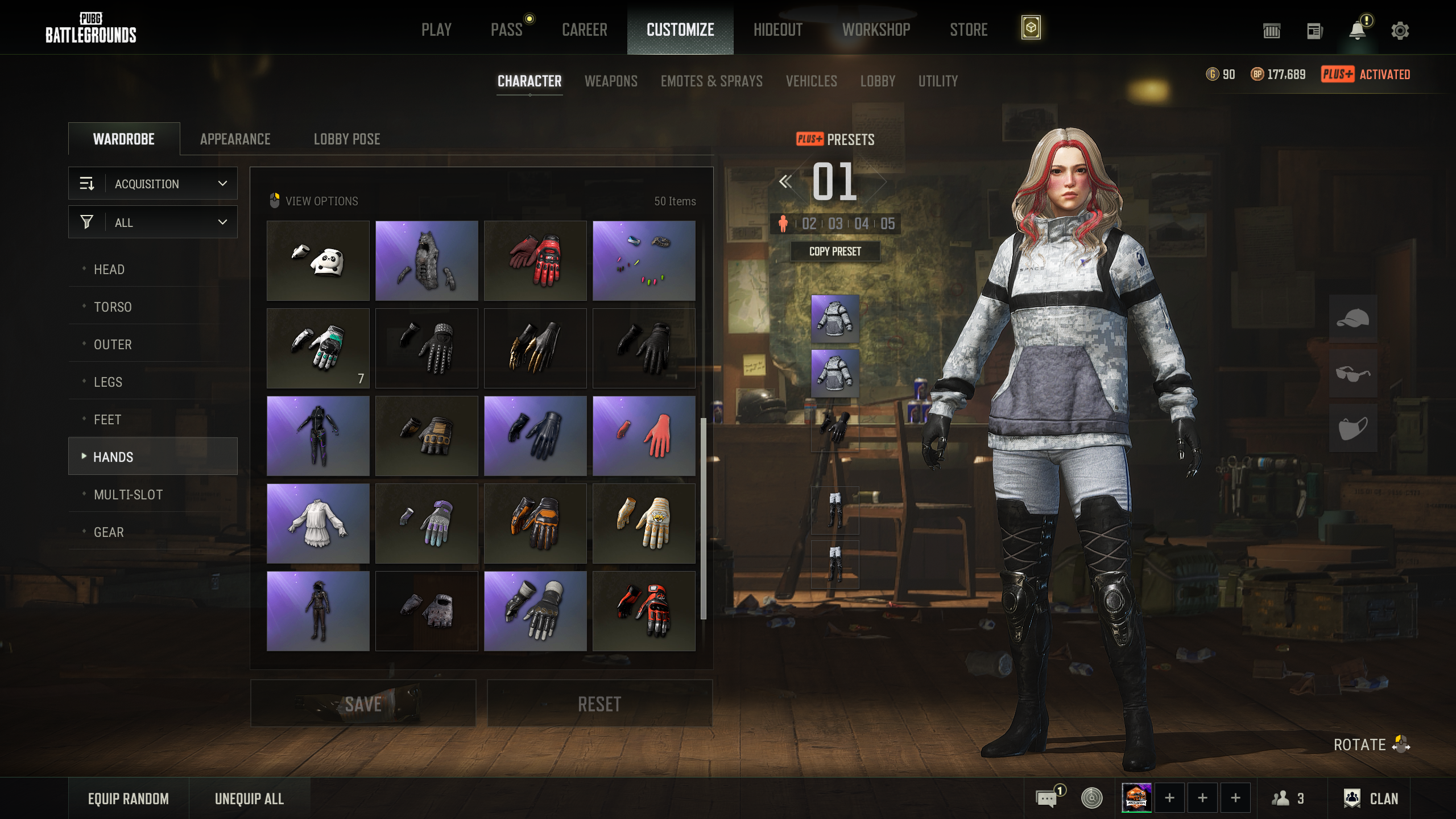This screenshot has height=819, width=1456.
Task: Open the ALL filter dropdown
Action: [153, 222]
